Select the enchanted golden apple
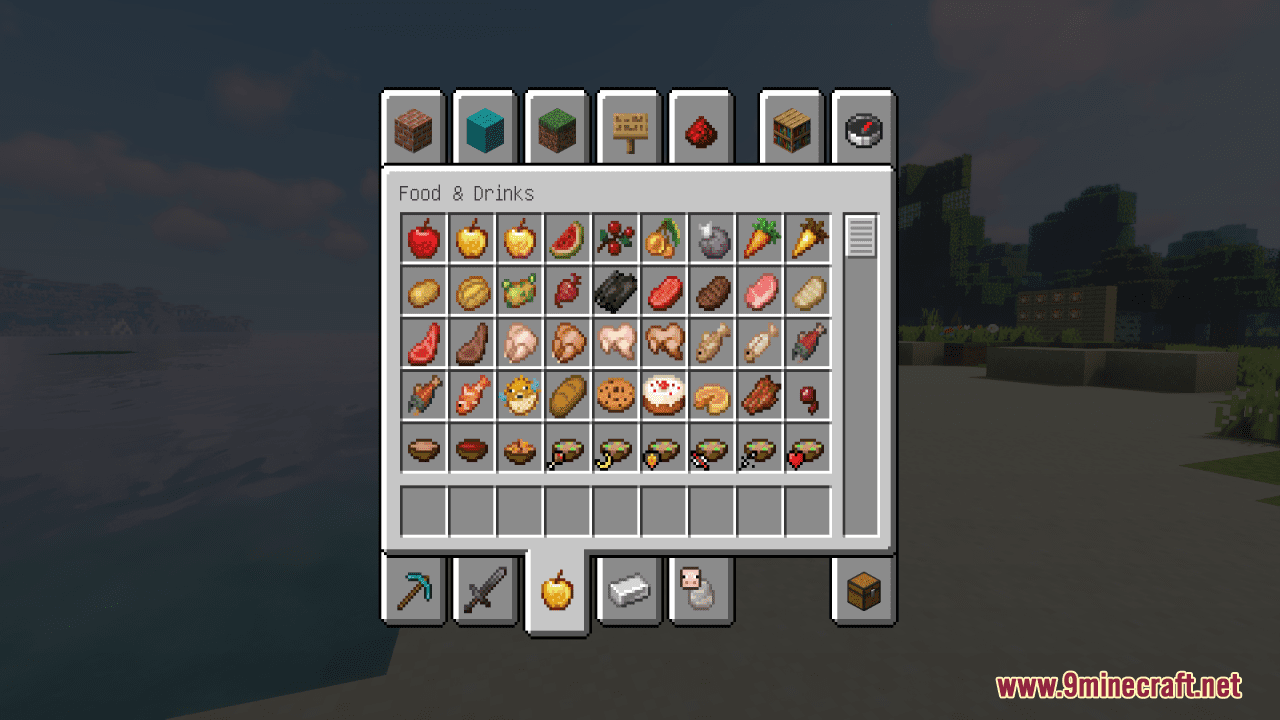This screenshot has height=720, width=1280. pos(519,240)
